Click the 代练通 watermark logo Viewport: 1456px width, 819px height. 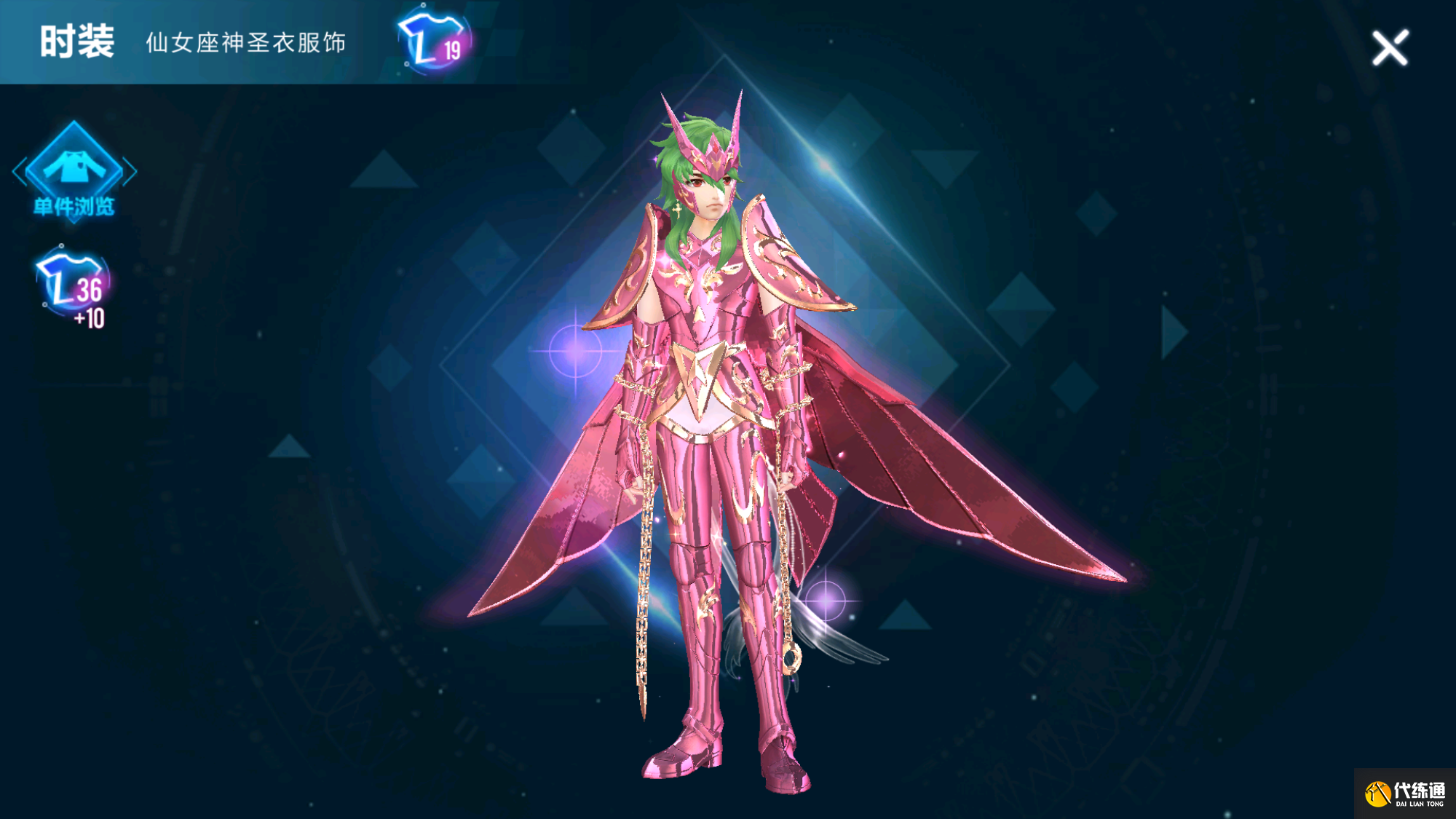point(1404,794)
